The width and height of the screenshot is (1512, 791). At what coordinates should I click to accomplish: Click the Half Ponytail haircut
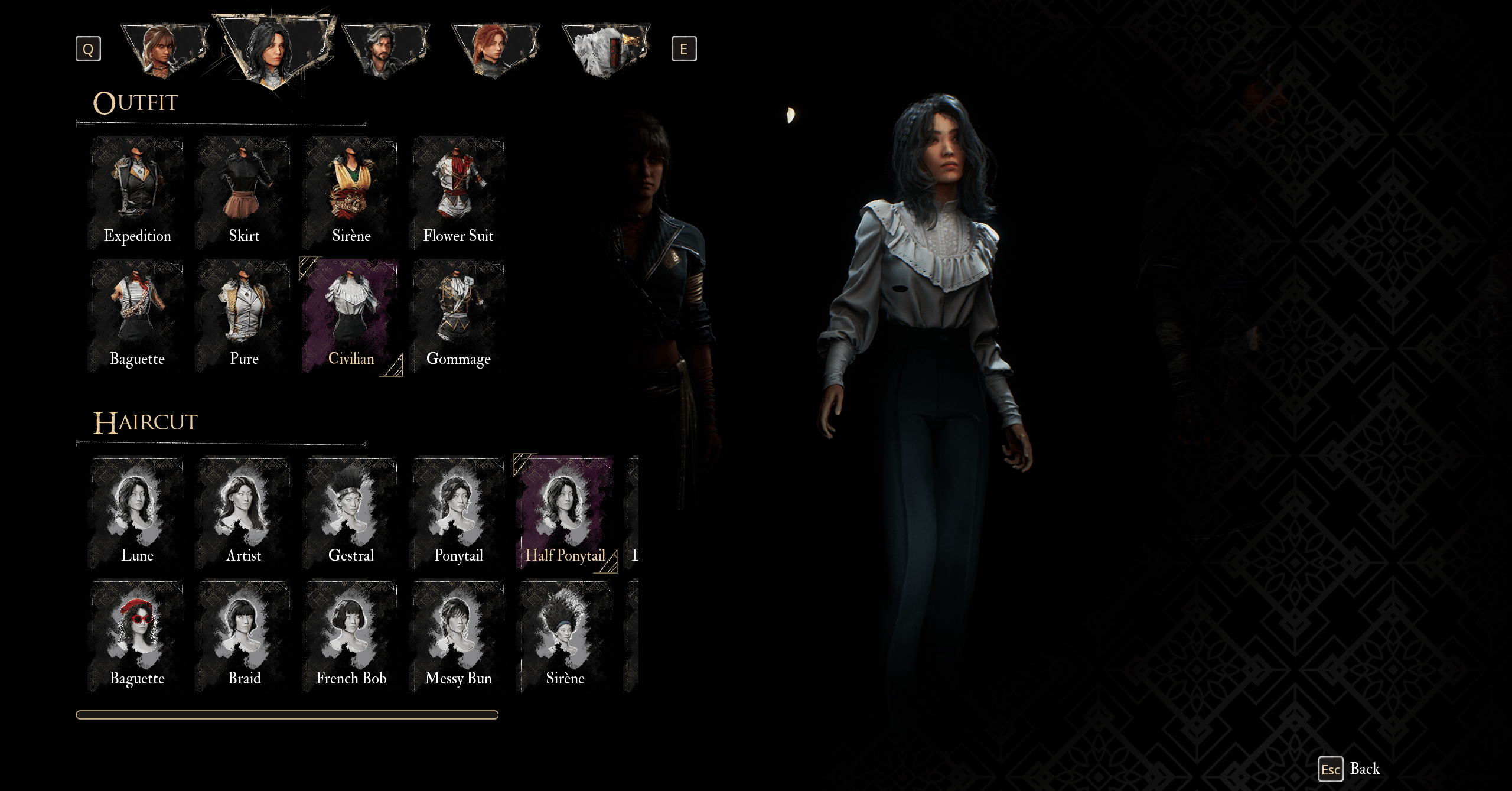pos(565,513)
